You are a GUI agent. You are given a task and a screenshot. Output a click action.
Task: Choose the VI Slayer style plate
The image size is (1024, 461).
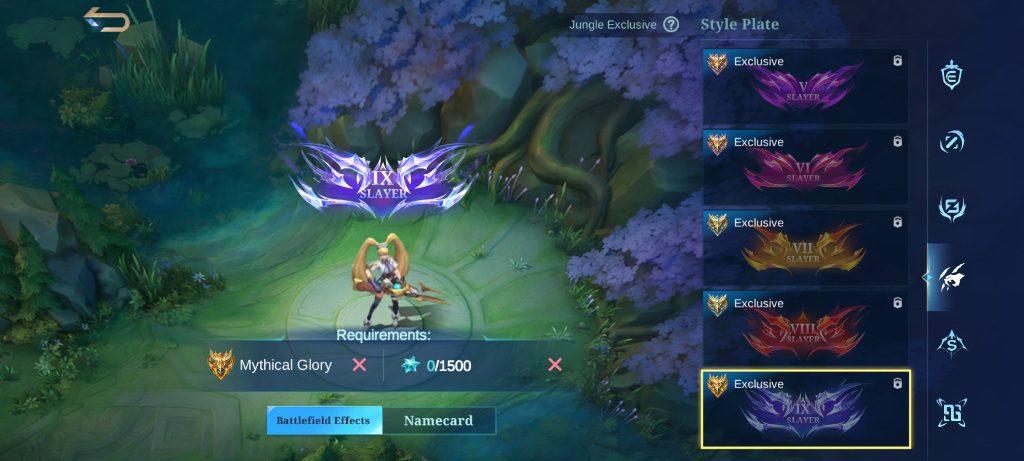coord(805,167)
